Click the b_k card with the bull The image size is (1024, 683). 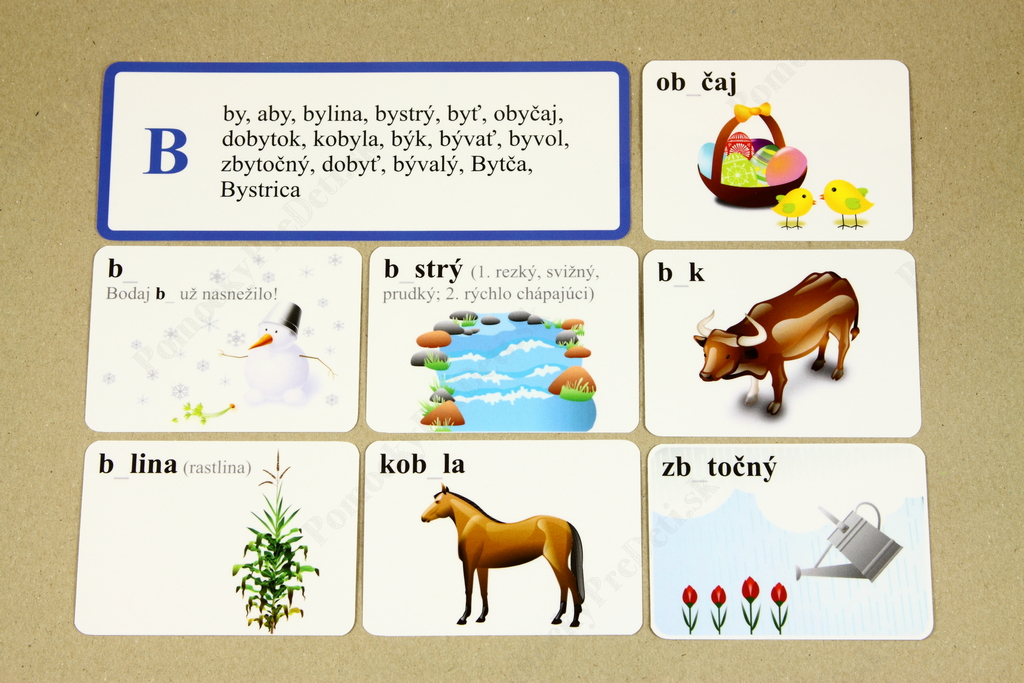[x=781, y=342]
